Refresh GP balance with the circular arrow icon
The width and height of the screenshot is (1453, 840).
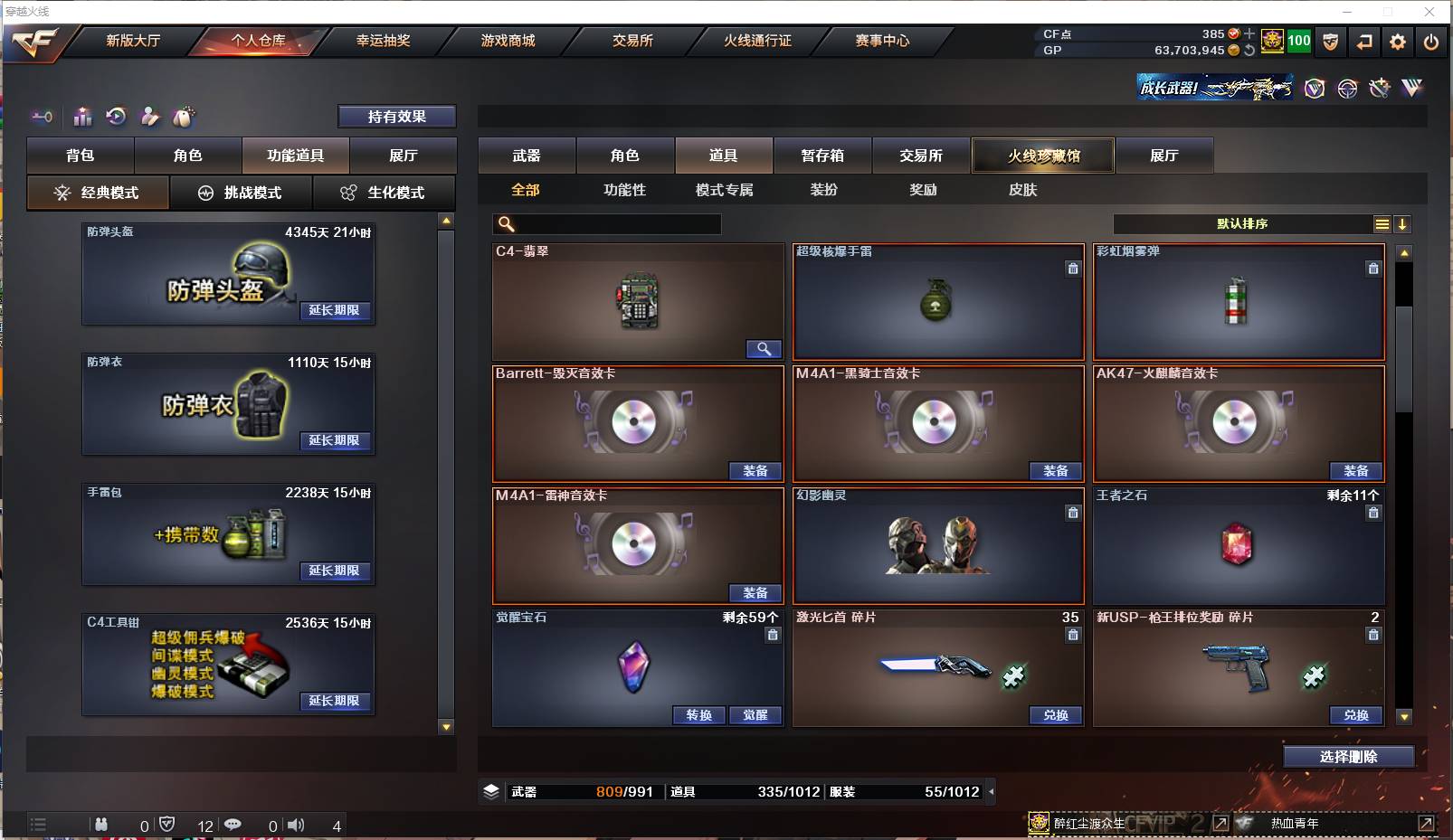[x=1248, y=52]
